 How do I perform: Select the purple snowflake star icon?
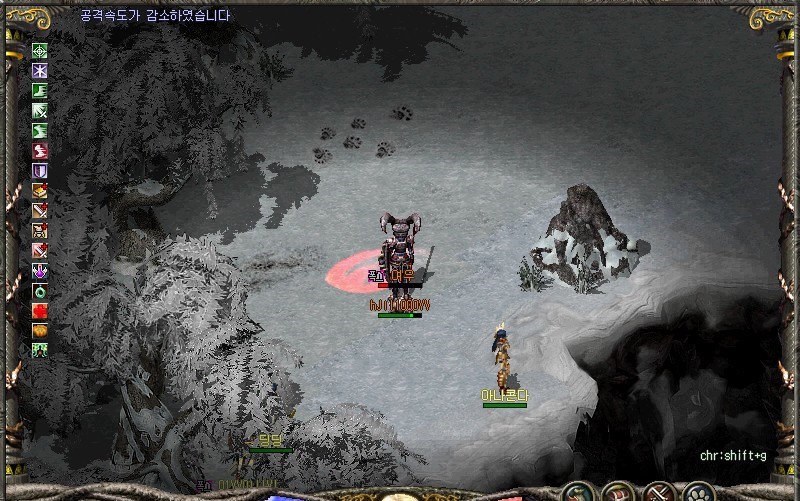(40, 71)
